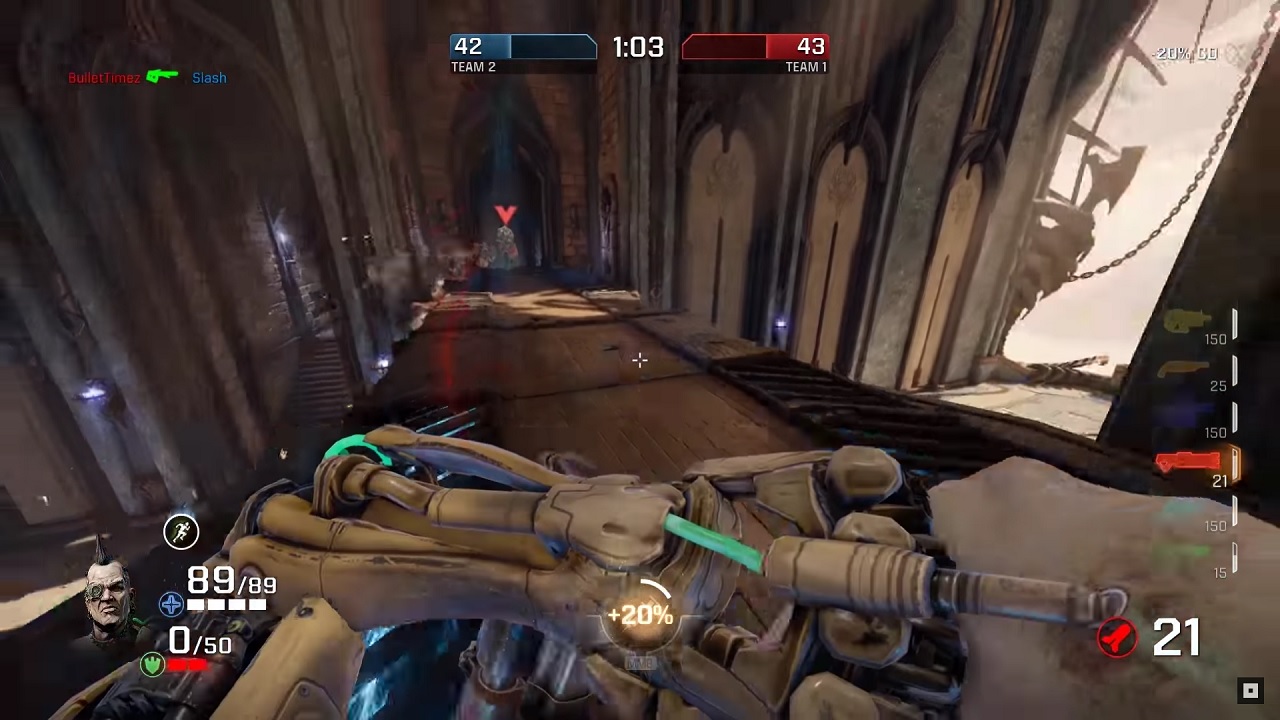Select the BulletTimez kill feed entry
The height and width of the screenshot is (720, 1280).
104,78
